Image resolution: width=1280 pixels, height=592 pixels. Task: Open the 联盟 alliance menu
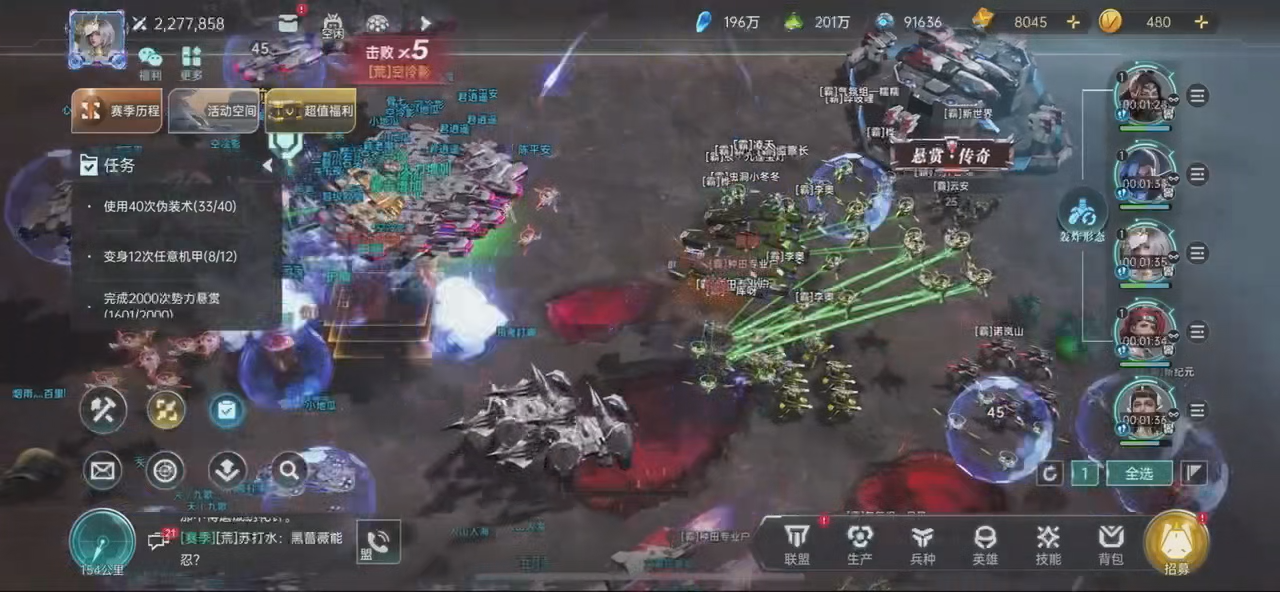point(797,544)
